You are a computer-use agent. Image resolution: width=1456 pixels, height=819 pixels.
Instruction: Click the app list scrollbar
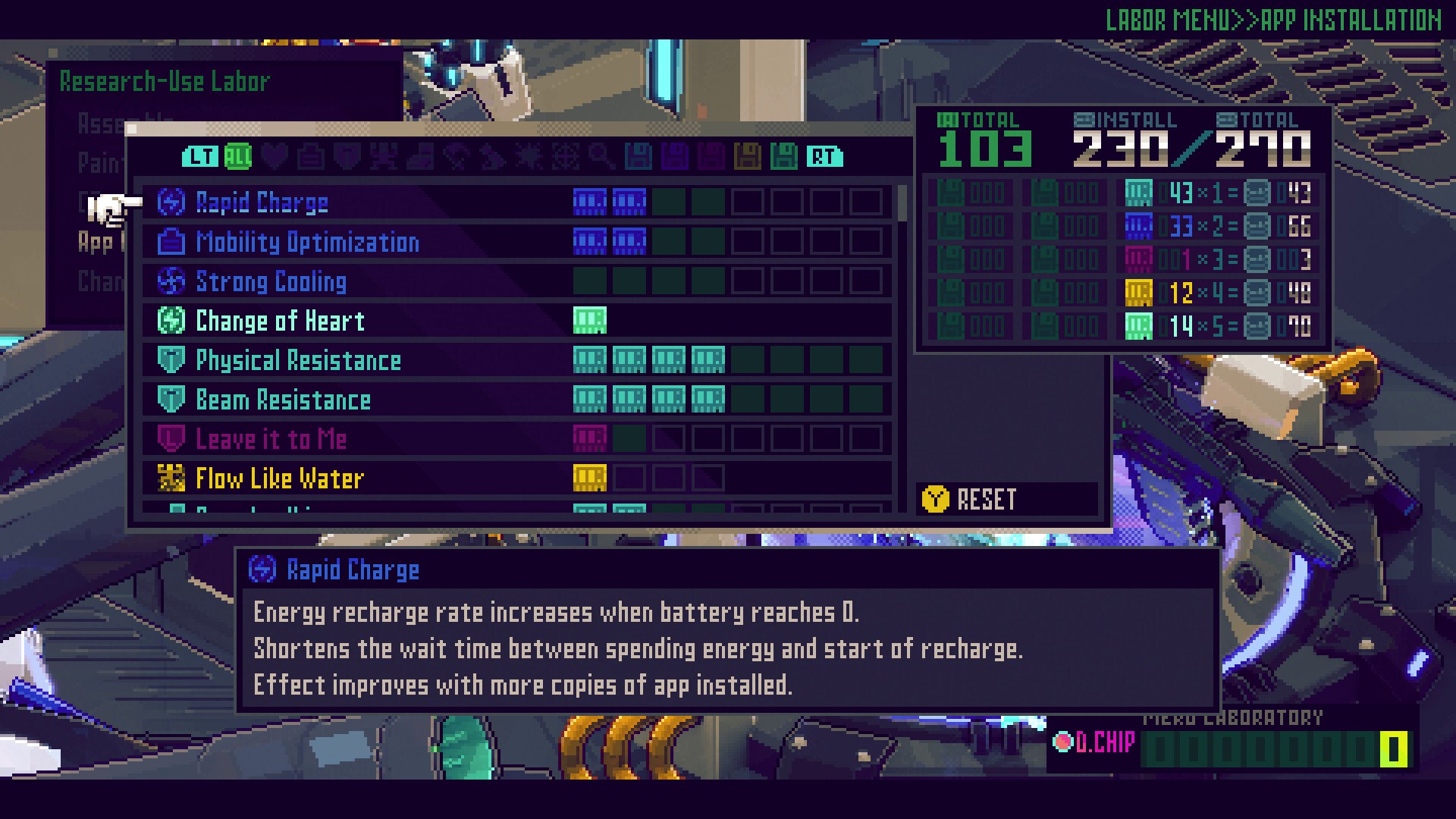click(902, 203)
